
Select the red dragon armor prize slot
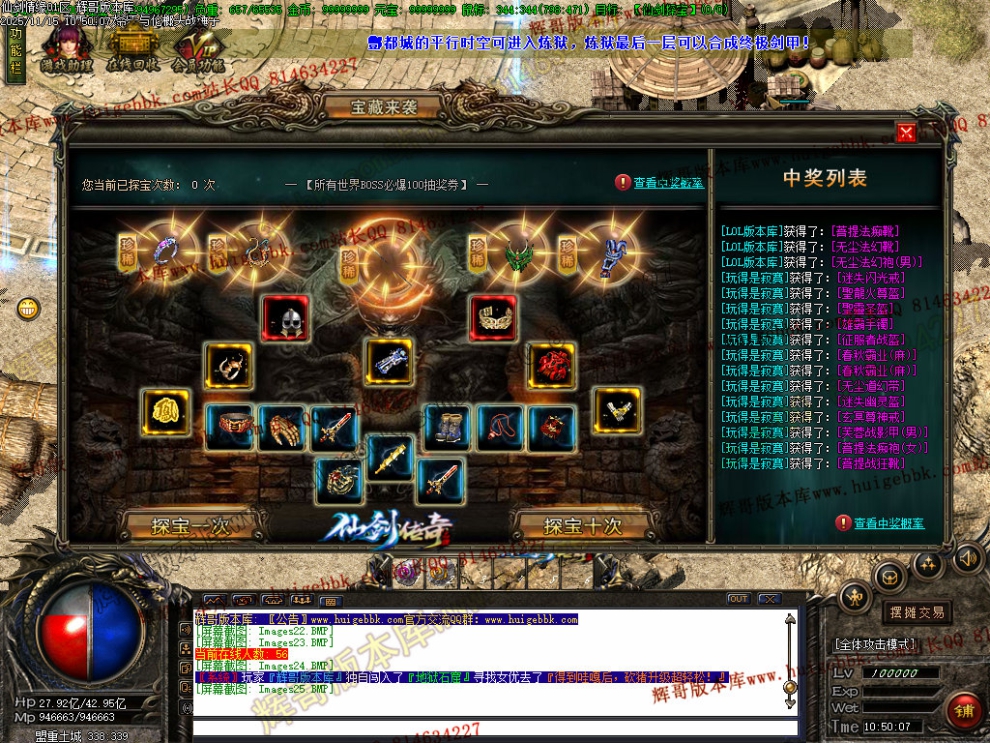pos(551,366)
